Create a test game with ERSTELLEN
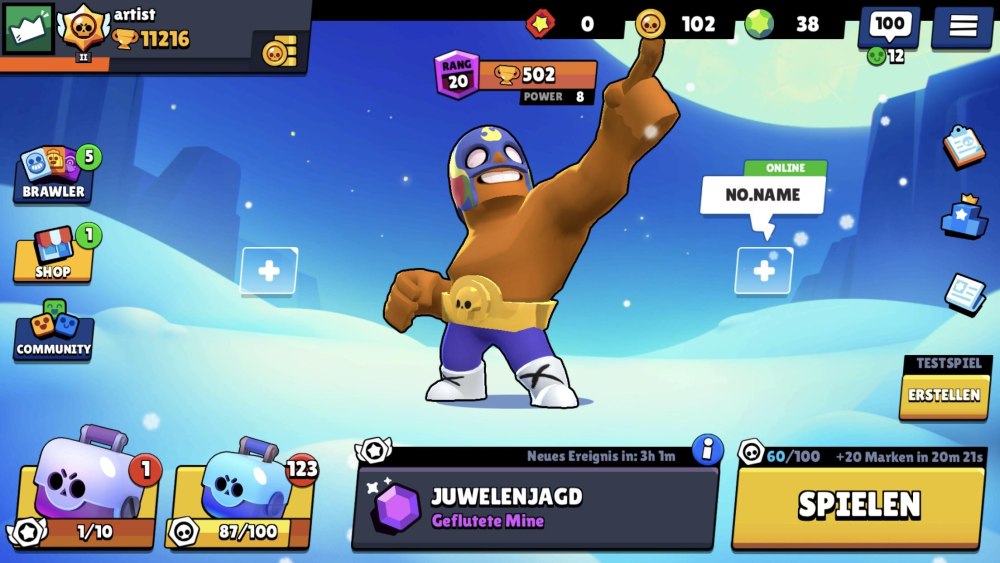Image resolution: width=1000 pixels, height=563 pixels. click(944, 394)
